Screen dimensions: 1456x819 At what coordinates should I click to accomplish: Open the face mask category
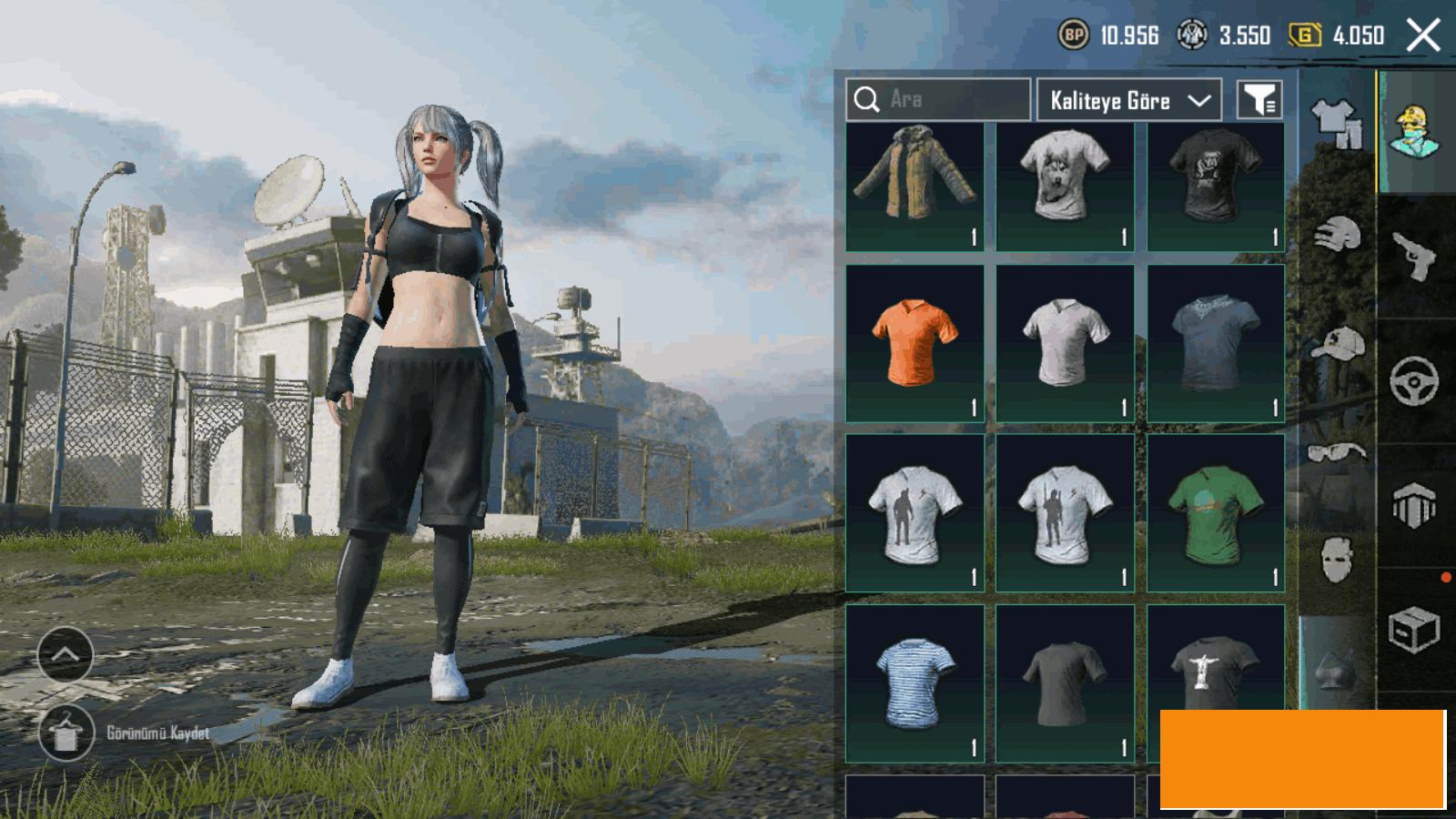coord(1337,559)
